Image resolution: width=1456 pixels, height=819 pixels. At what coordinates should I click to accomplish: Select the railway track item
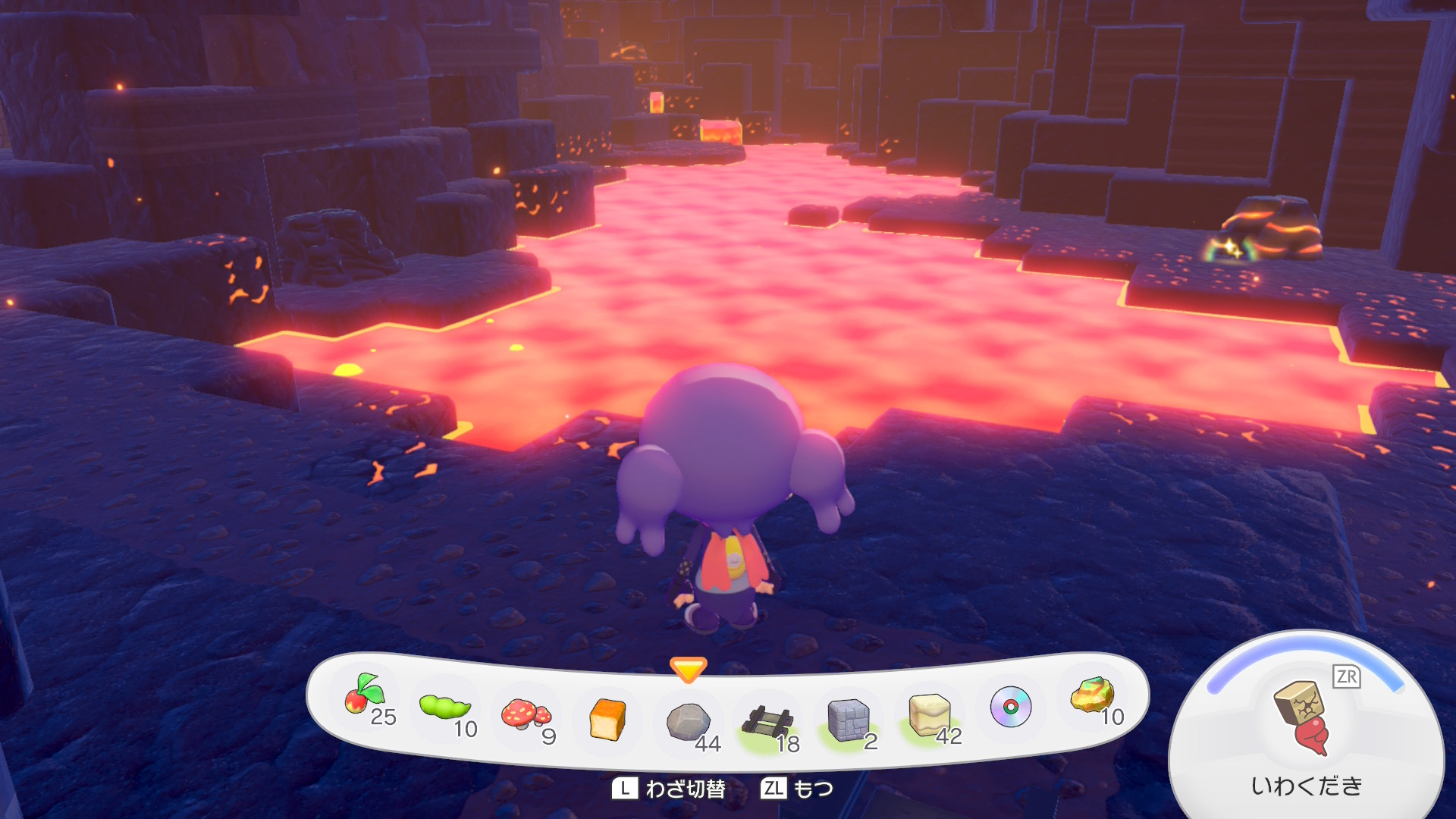(x=767, y=722)
